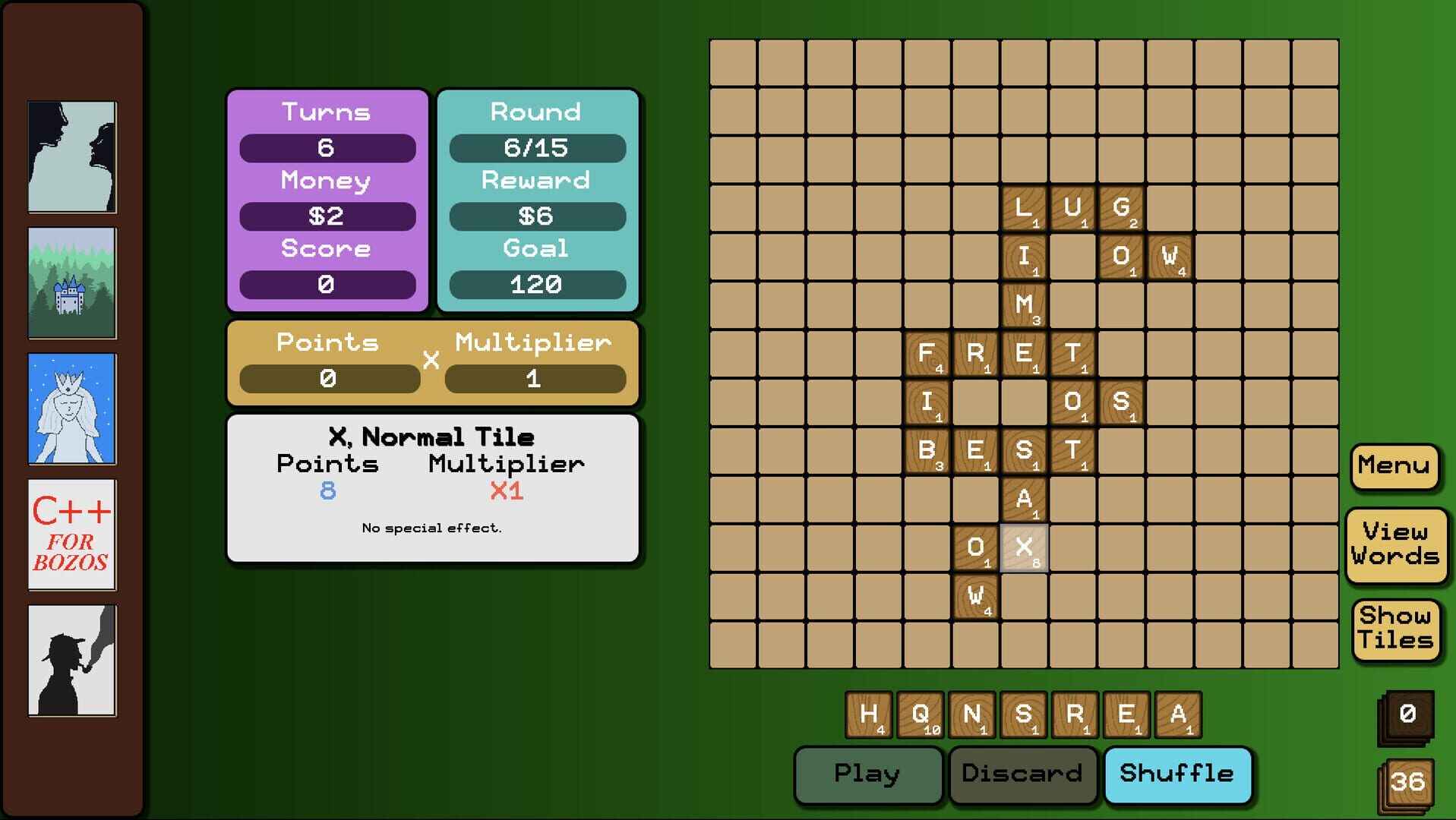Open the game Menu

click(x=1393, y=465)
